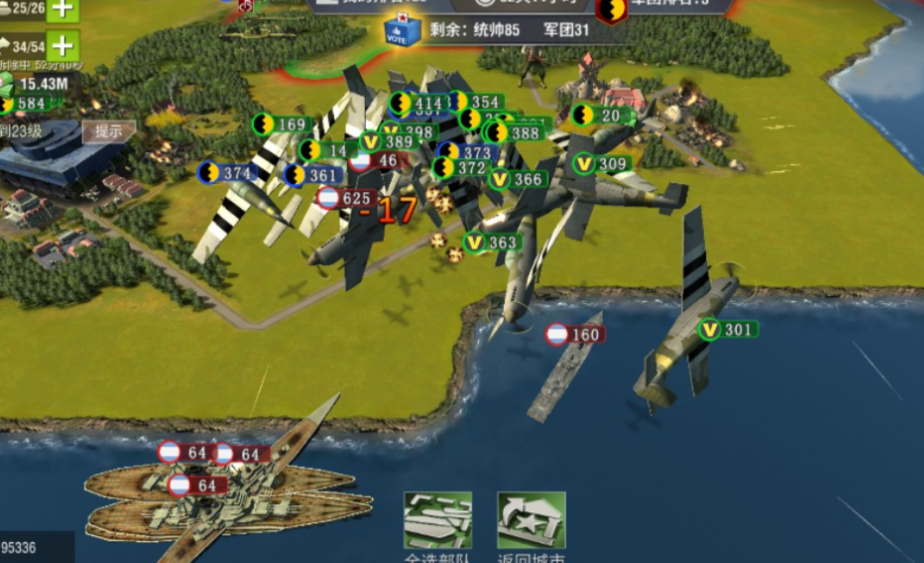
Task: Select the blue unit badge 374
Action: click(x=225, y=173)
